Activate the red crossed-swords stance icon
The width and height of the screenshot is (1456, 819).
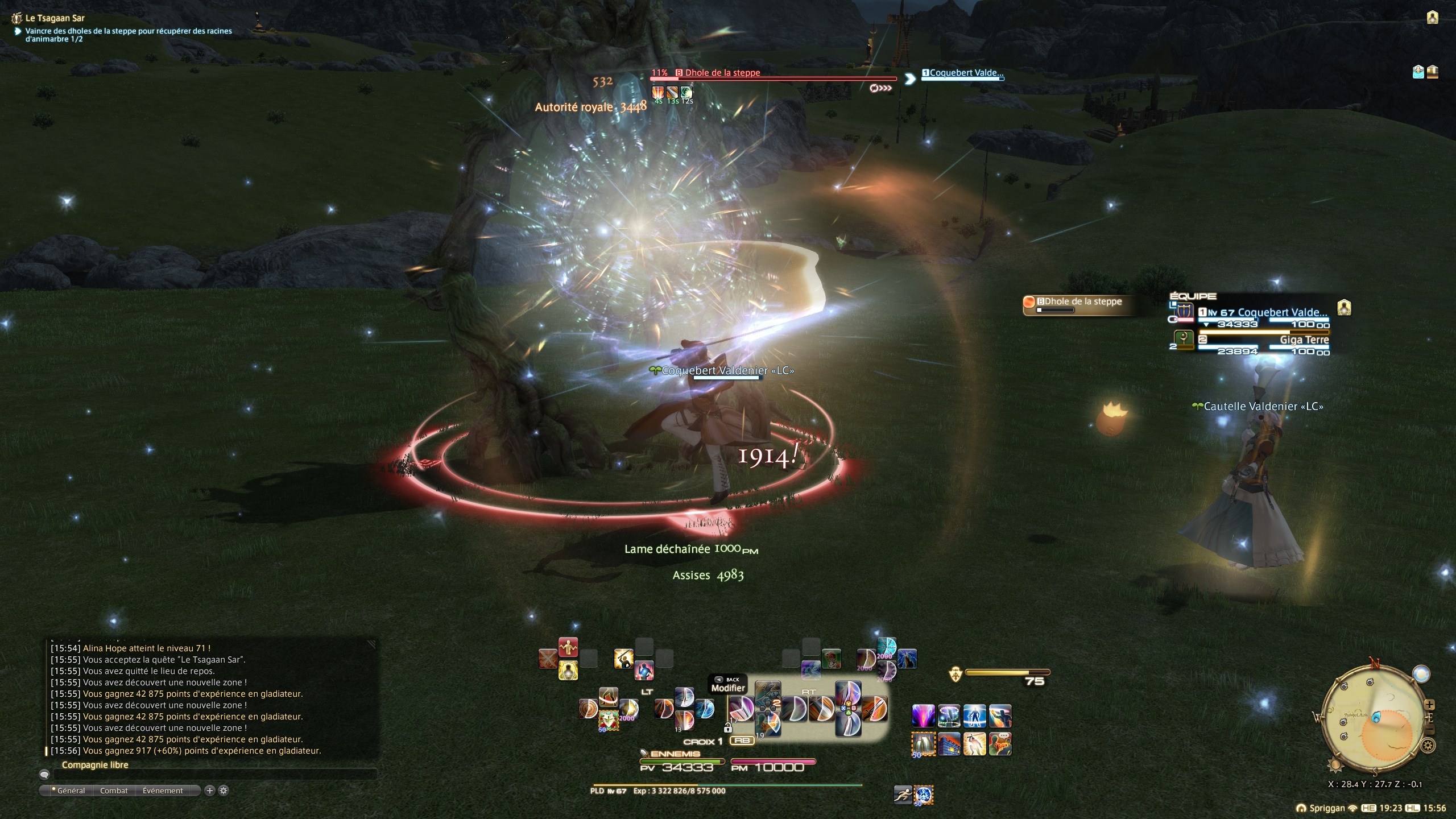pos(548,659)
